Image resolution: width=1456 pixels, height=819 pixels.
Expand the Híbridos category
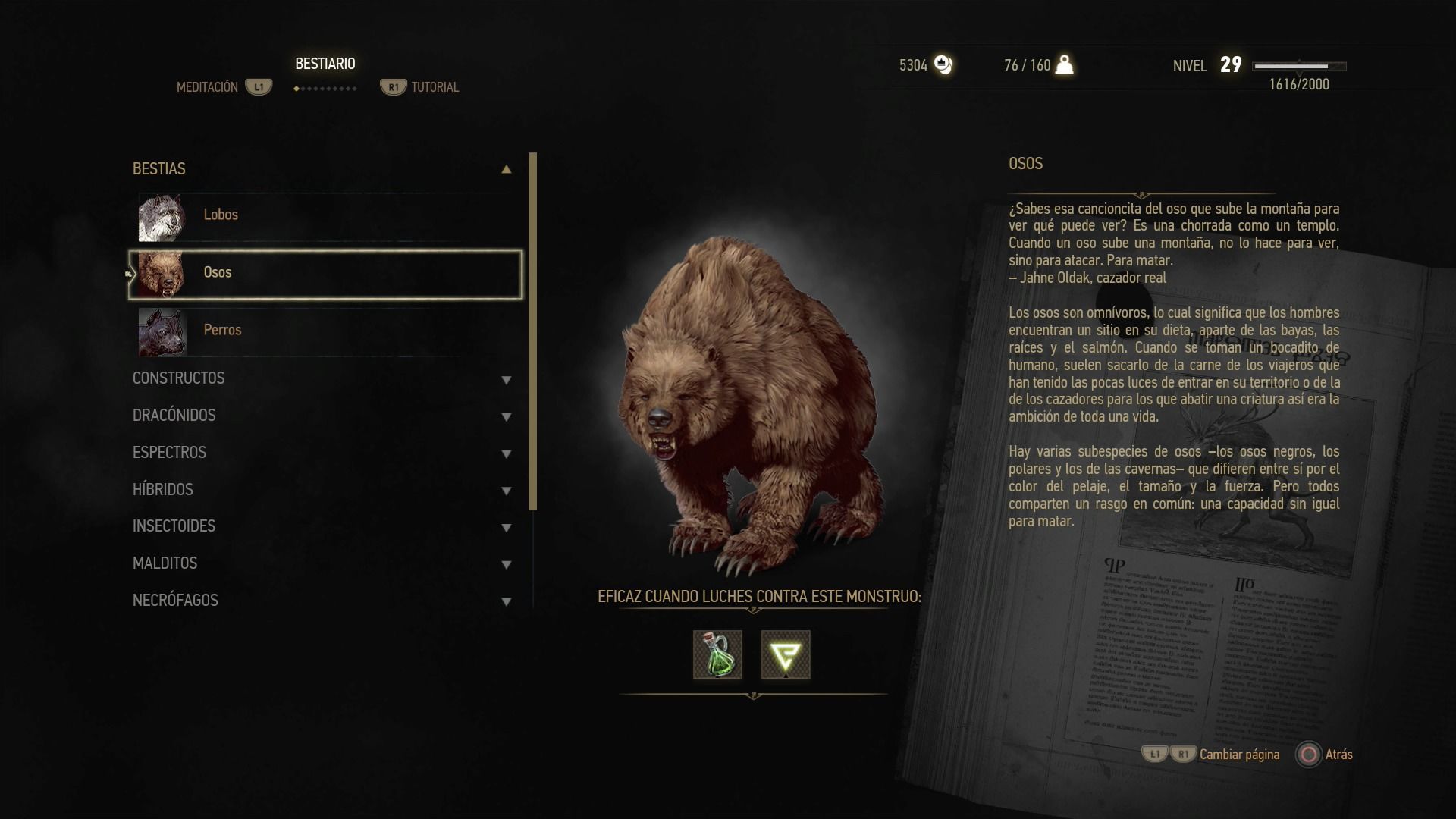click(506, 491)
